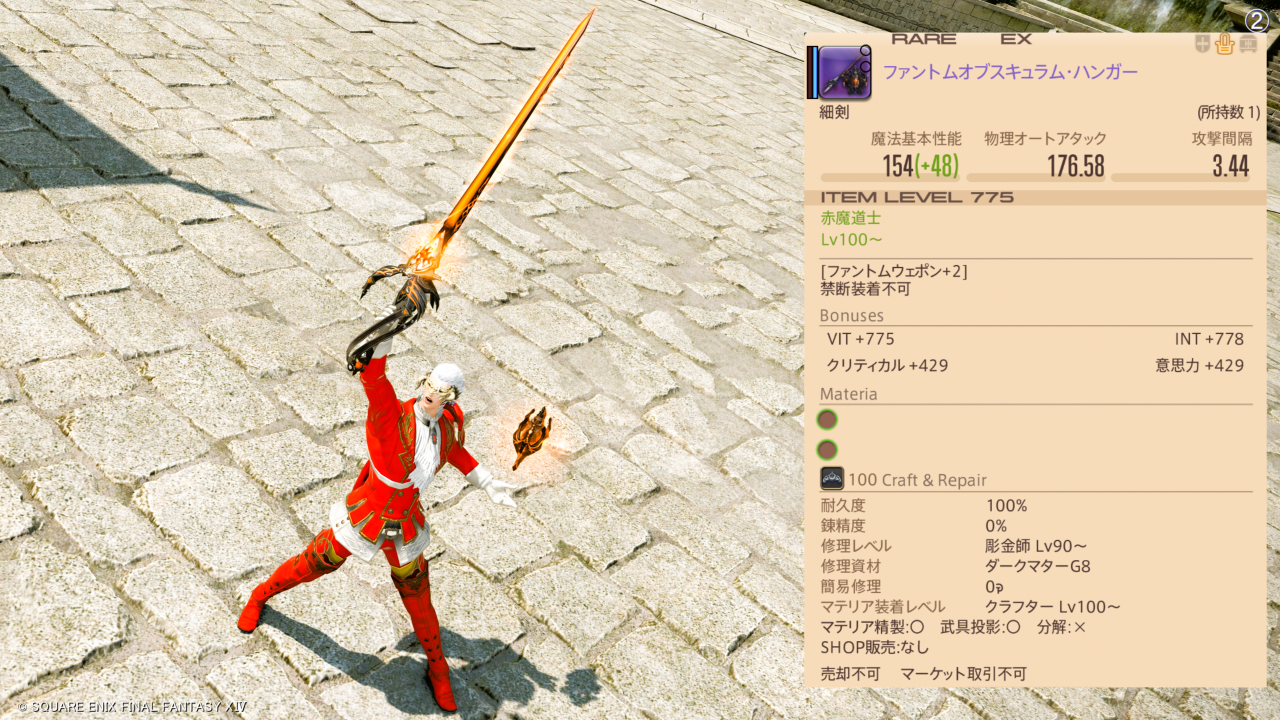Image resolution: width=1280 pixels, height=720 pixels.
Task: Click the greyed armoire chest icon
Action: point(1250,44)
